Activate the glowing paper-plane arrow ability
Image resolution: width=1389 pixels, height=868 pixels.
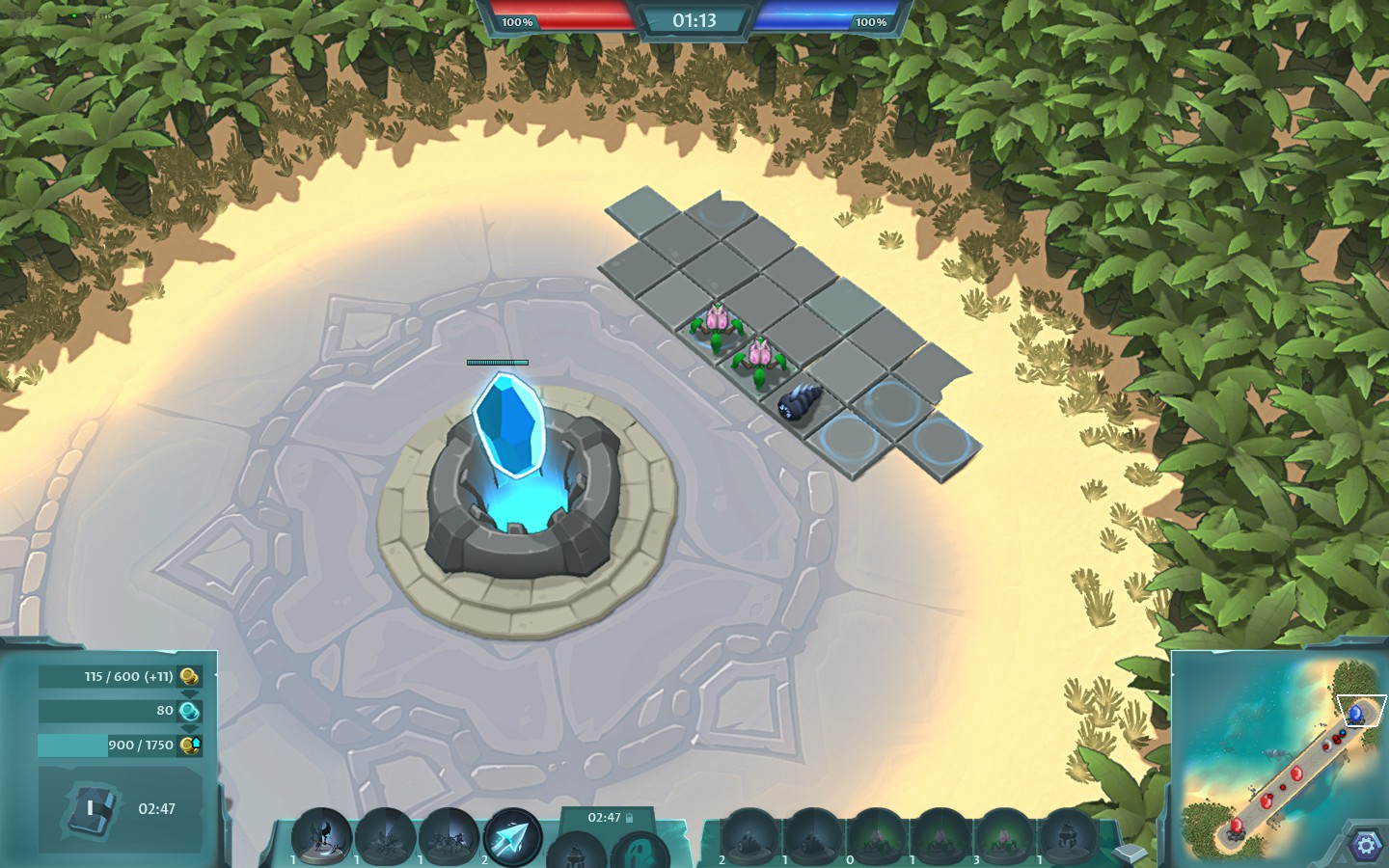click(512, 837)
